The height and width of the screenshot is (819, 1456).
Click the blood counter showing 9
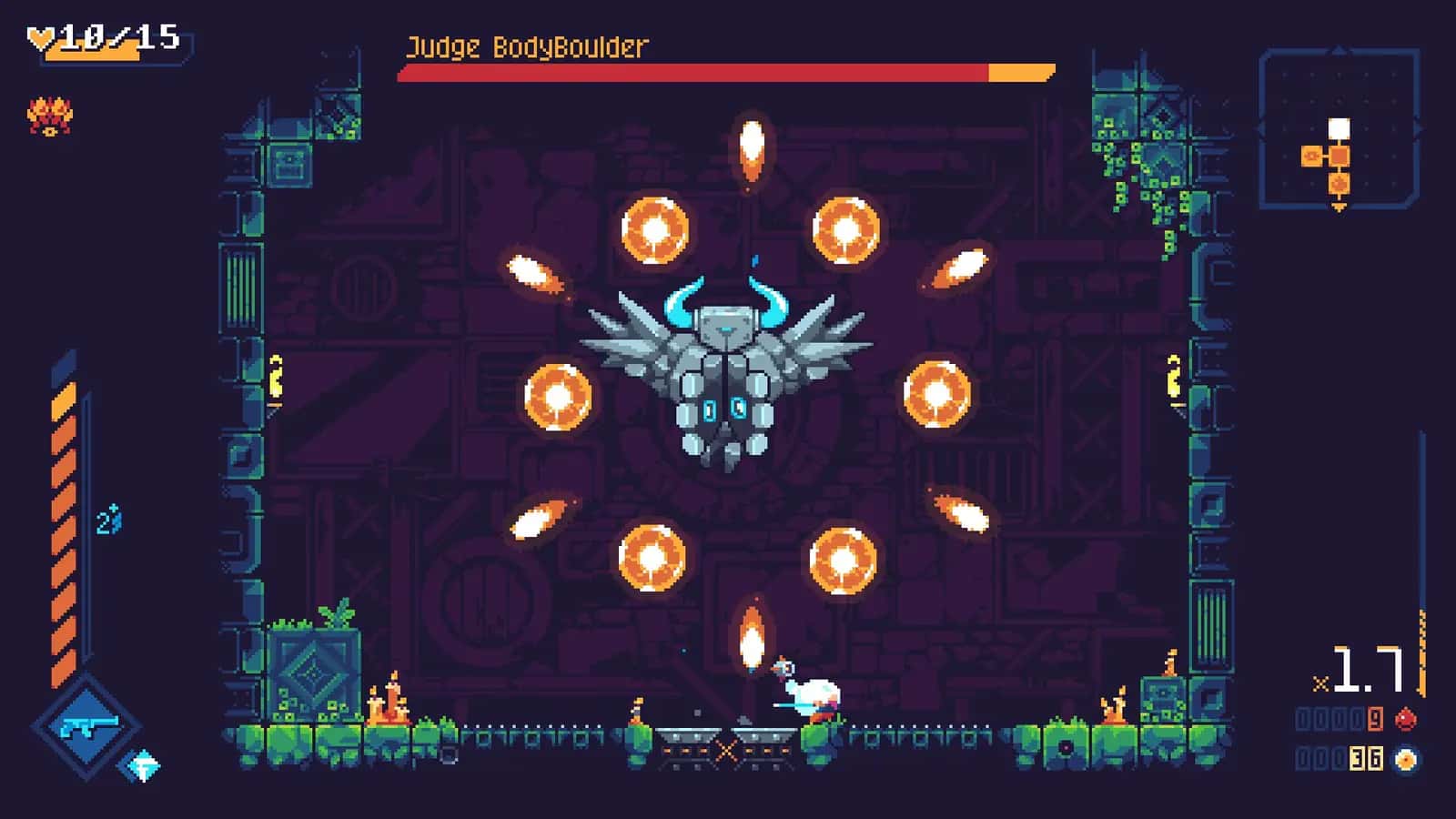tap(1373, 719)
